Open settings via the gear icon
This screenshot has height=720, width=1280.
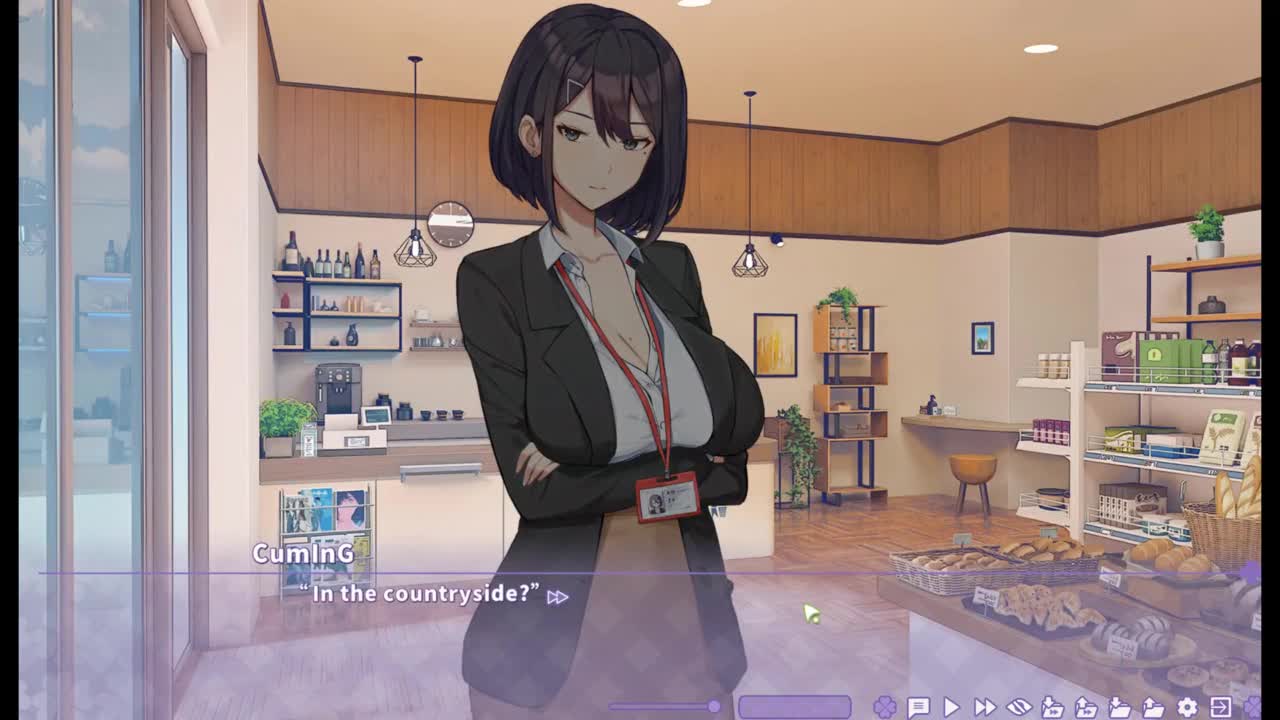click(x=1187, y=708)
